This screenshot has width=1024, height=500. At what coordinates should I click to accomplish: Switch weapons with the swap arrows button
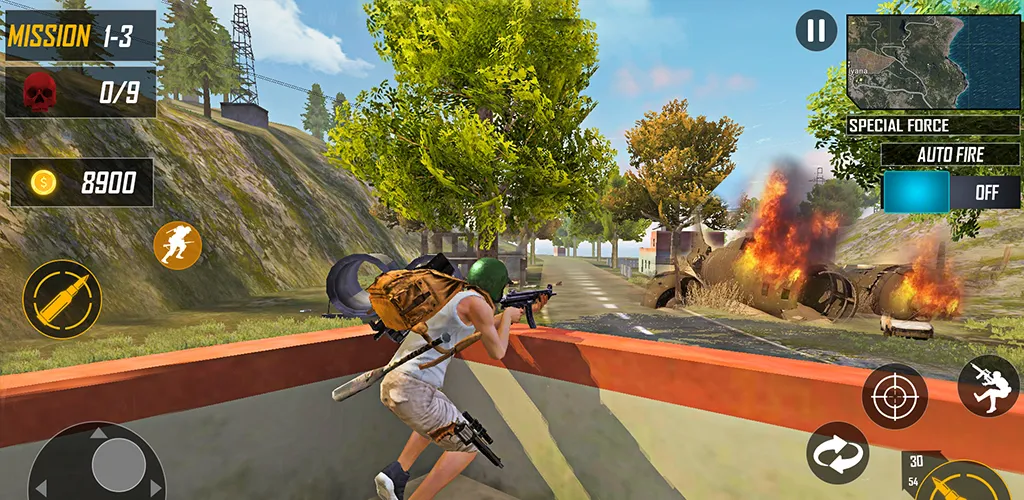point(838,453)
